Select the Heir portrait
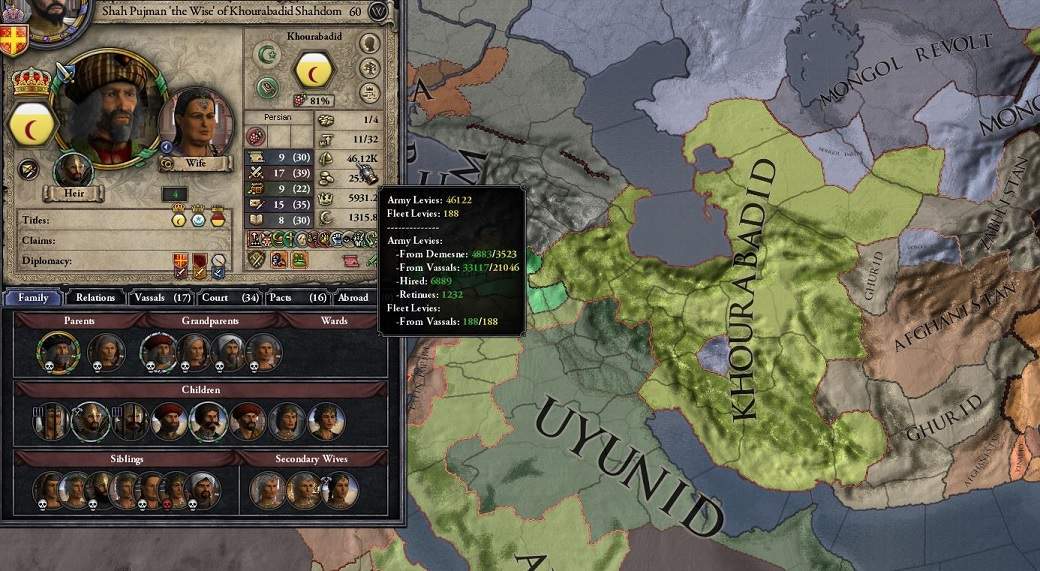 tap(73, 170)
